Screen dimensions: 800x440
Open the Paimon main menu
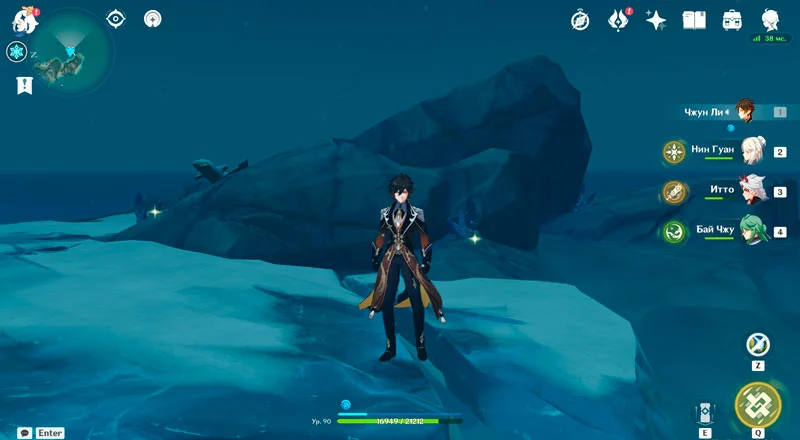[25, 19]
